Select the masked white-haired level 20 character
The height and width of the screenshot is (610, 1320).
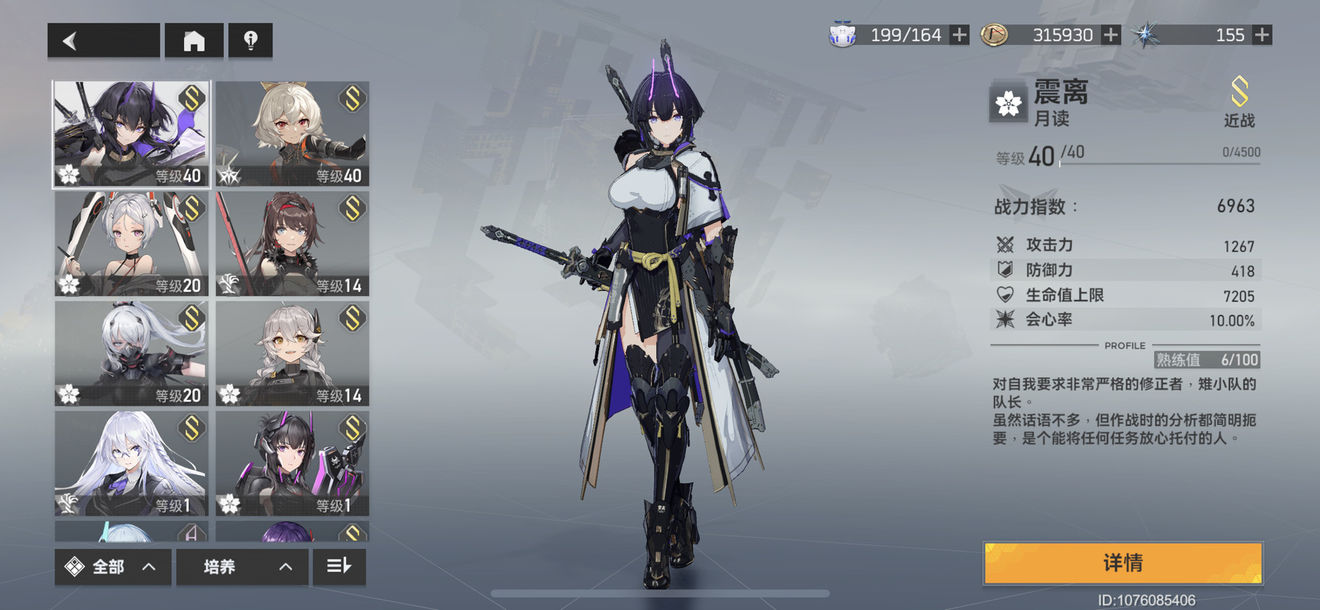pyautogui.click(x=131, y=354)
